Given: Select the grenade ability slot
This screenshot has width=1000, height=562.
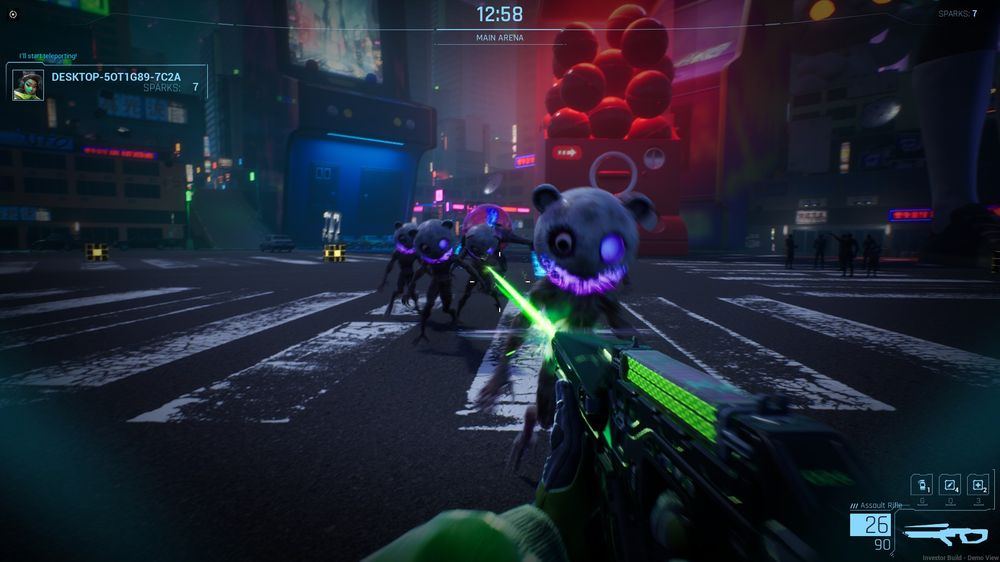Looking at the screenshot, I should [x=921, y=484].
